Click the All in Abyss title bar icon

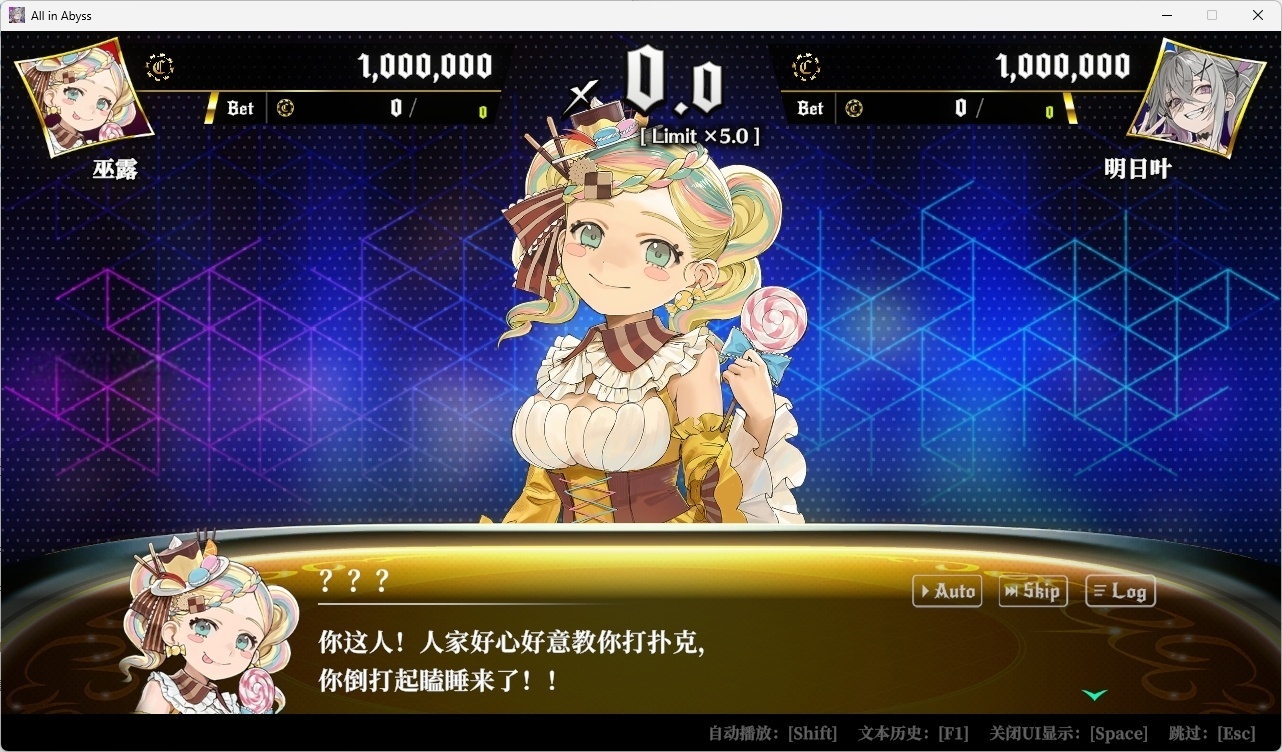click(x=16, y=14)
